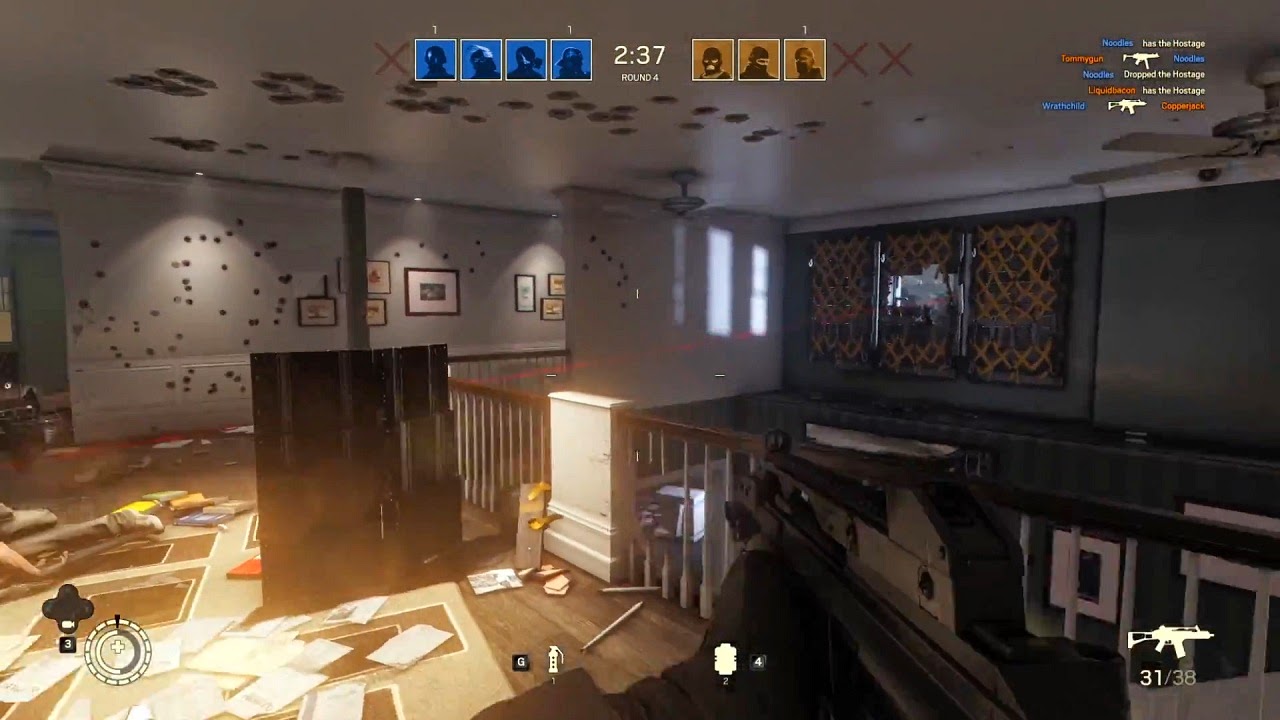Click the ammo count 31/38
Viewport: 1280px width, 720px height.
1166,676
